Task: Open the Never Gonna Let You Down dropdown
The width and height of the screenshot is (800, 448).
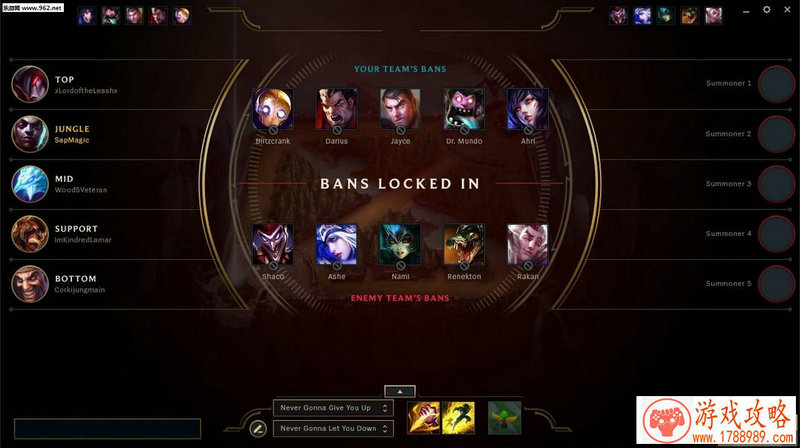Action: click(x=333, y=428)
